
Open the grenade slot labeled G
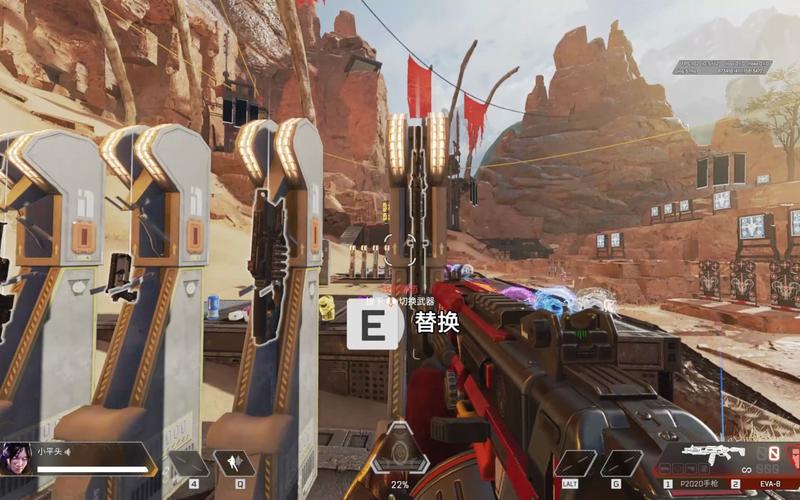(x=620, y=462)
